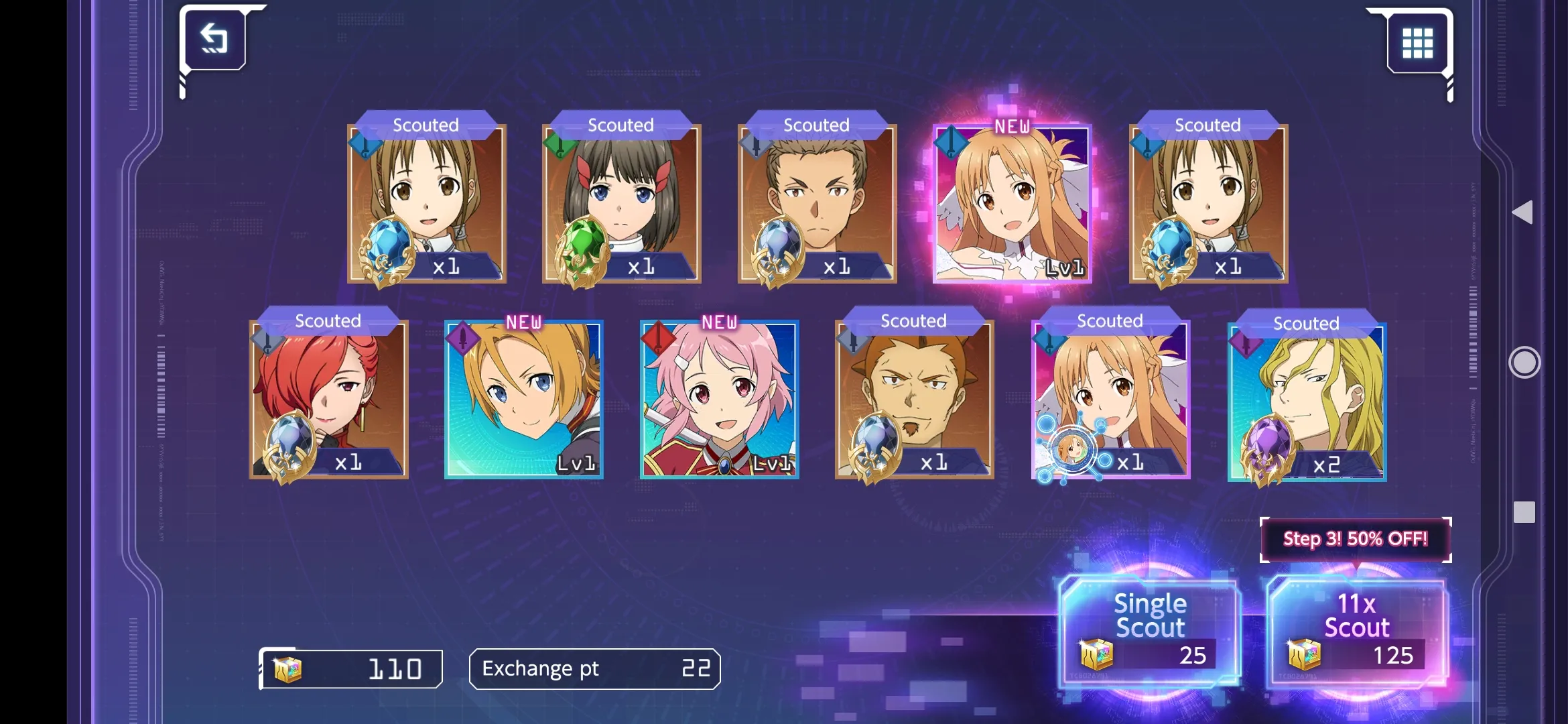The image size is (1568, 724).
Task: Tap the Android recent apps square
Action: click(1524, 512)
